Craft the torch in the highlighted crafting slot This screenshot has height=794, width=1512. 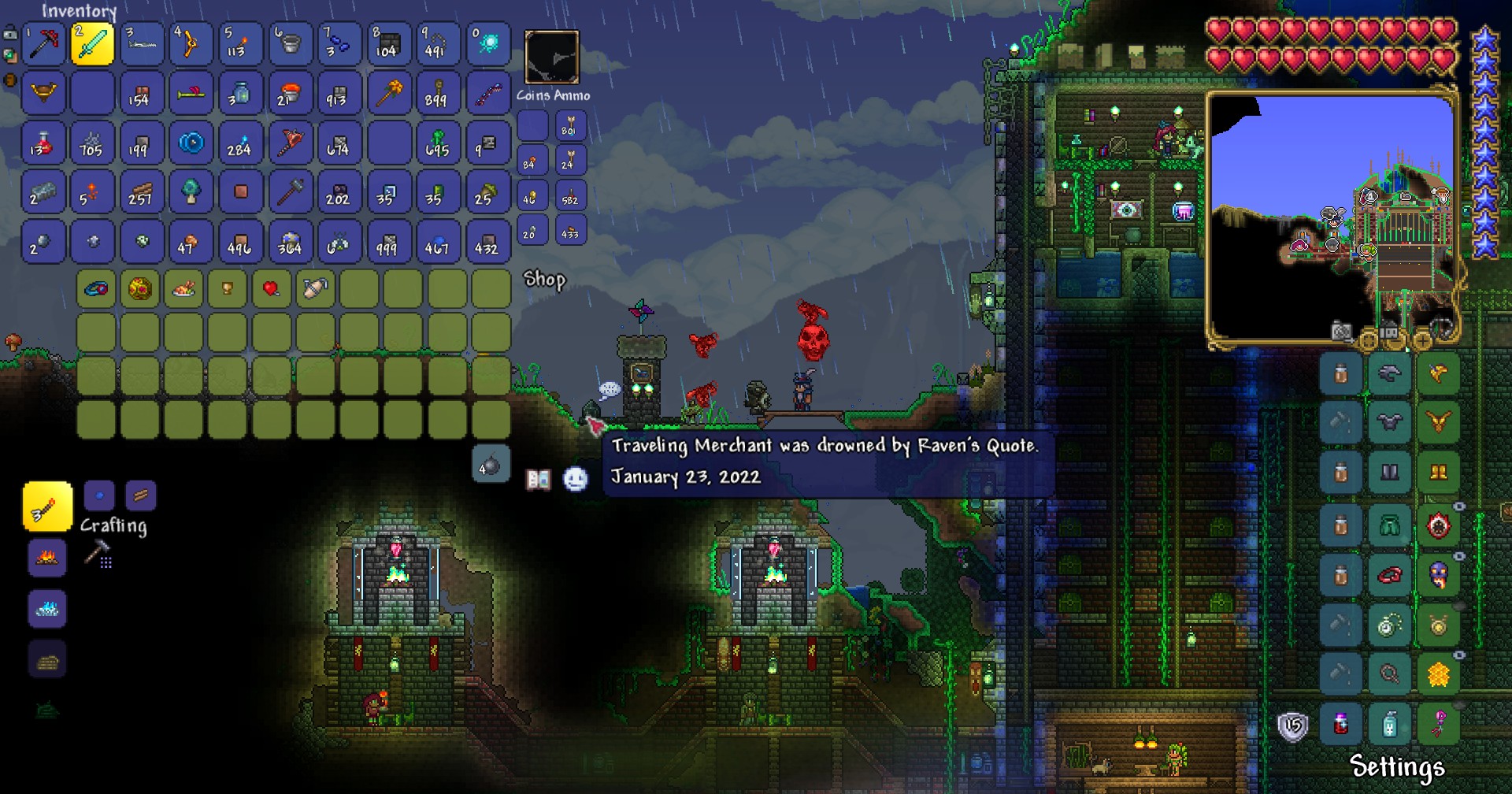click(47, 507)
